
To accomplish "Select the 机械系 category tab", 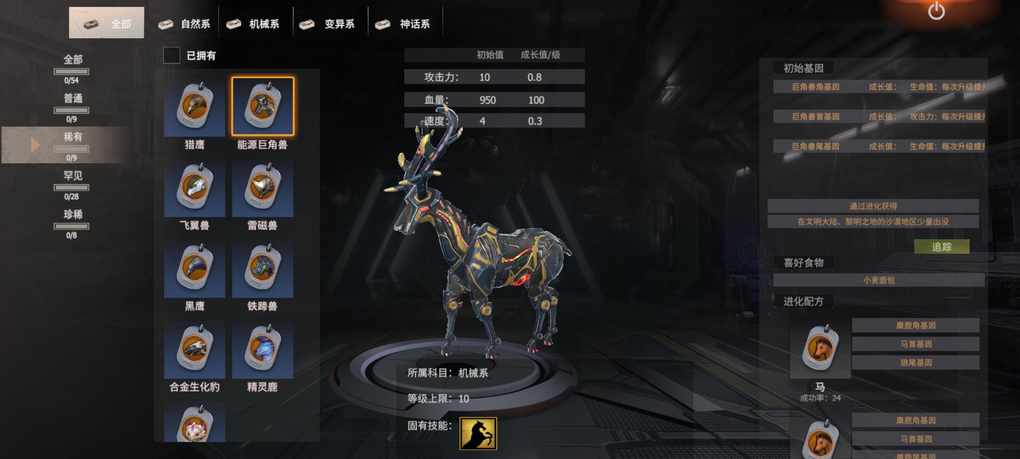I will click(x=254, y=23).
